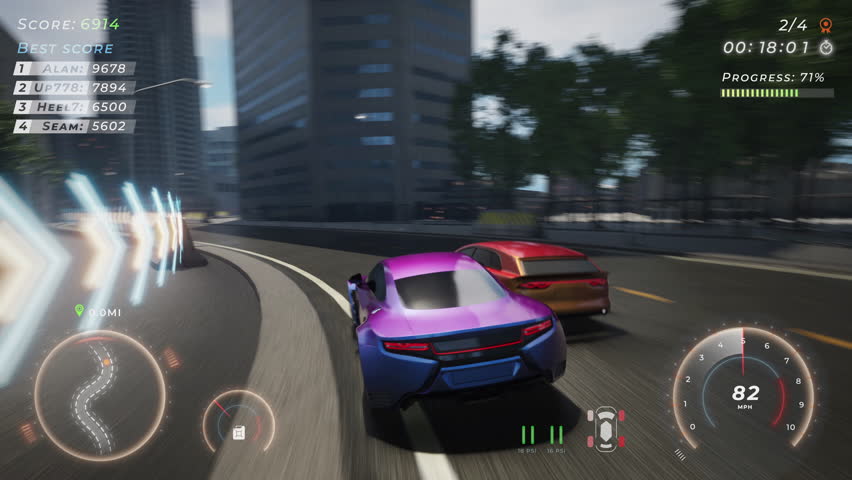Image resolution: width=852 pixels, height=480 pixels.
Task: Open the car tire status icon
Action: point(605,428)
